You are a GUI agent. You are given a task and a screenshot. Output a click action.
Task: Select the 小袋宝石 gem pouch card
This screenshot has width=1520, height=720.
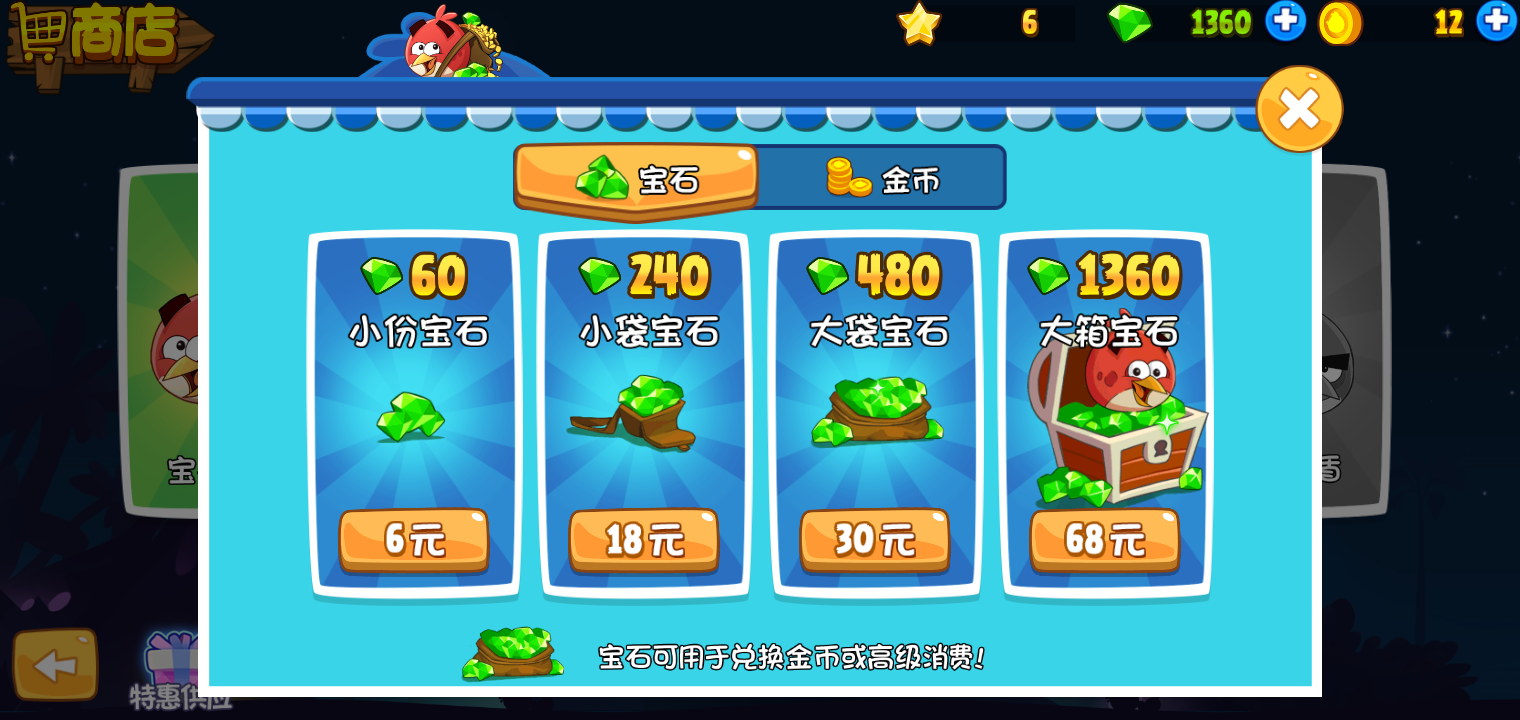(644, 415)
